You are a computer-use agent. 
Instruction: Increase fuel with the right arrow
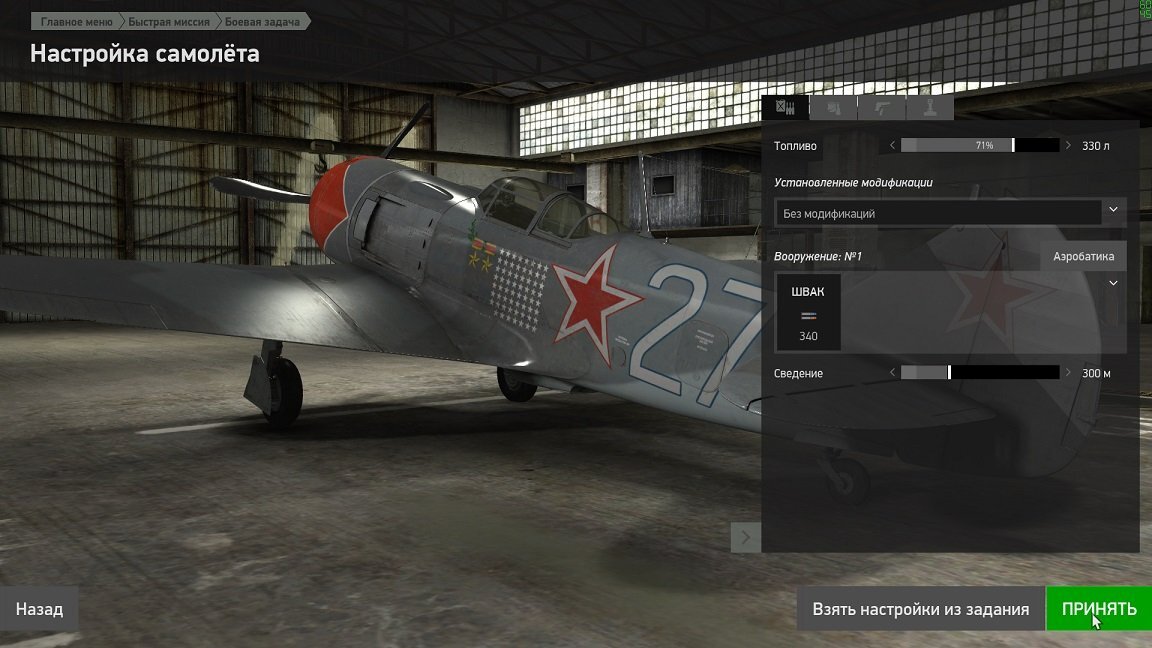point(1068,145)
